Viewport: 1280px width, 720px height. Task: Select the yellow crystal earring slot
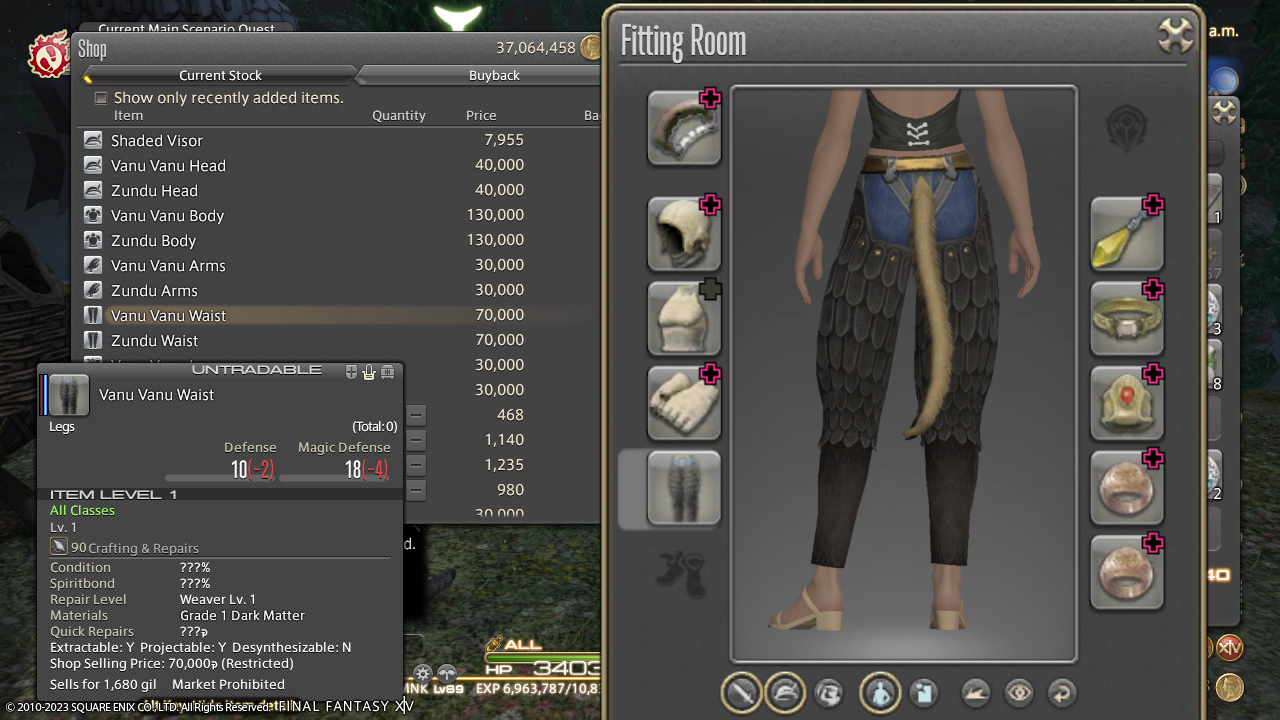click(1127, 234)
